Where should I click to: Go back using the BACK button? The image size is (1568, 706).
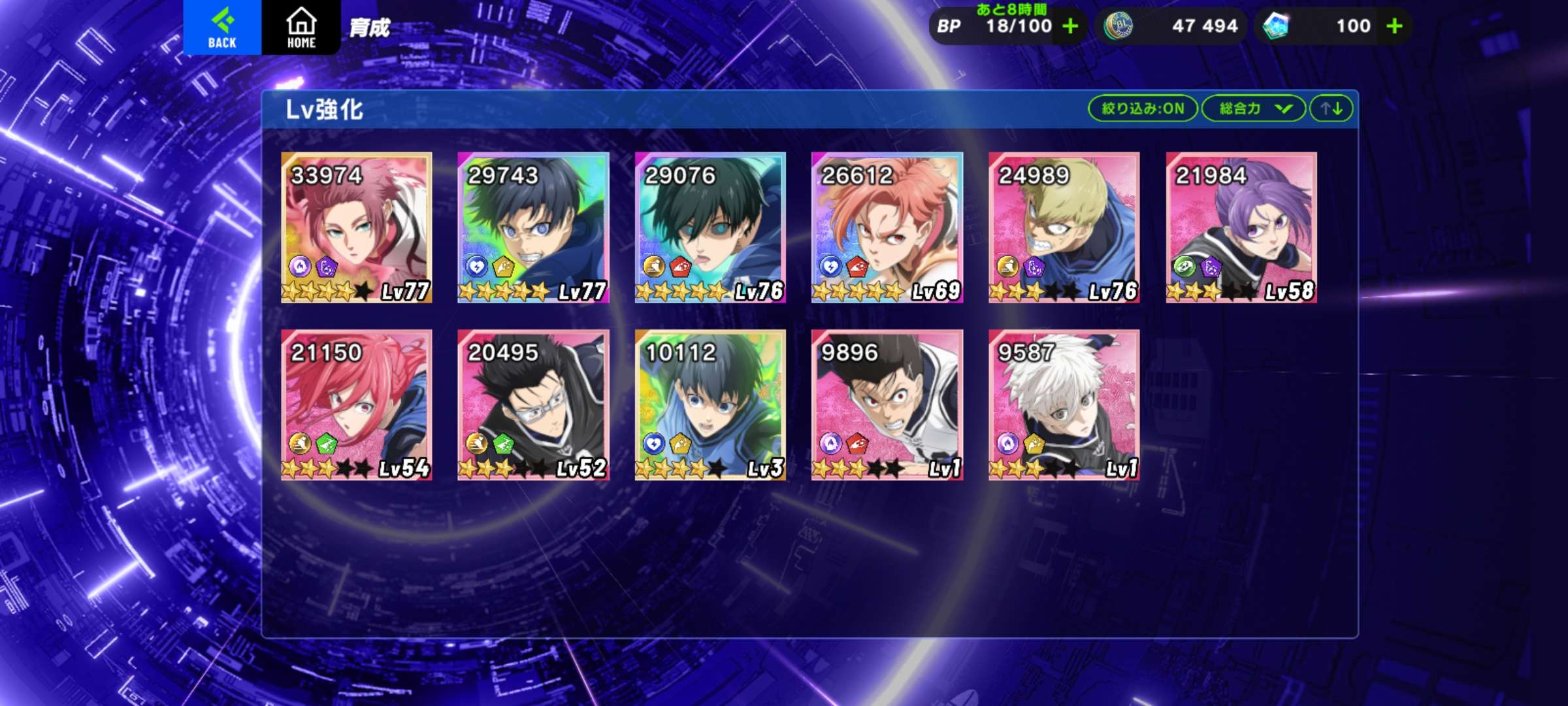click(222, 27)
